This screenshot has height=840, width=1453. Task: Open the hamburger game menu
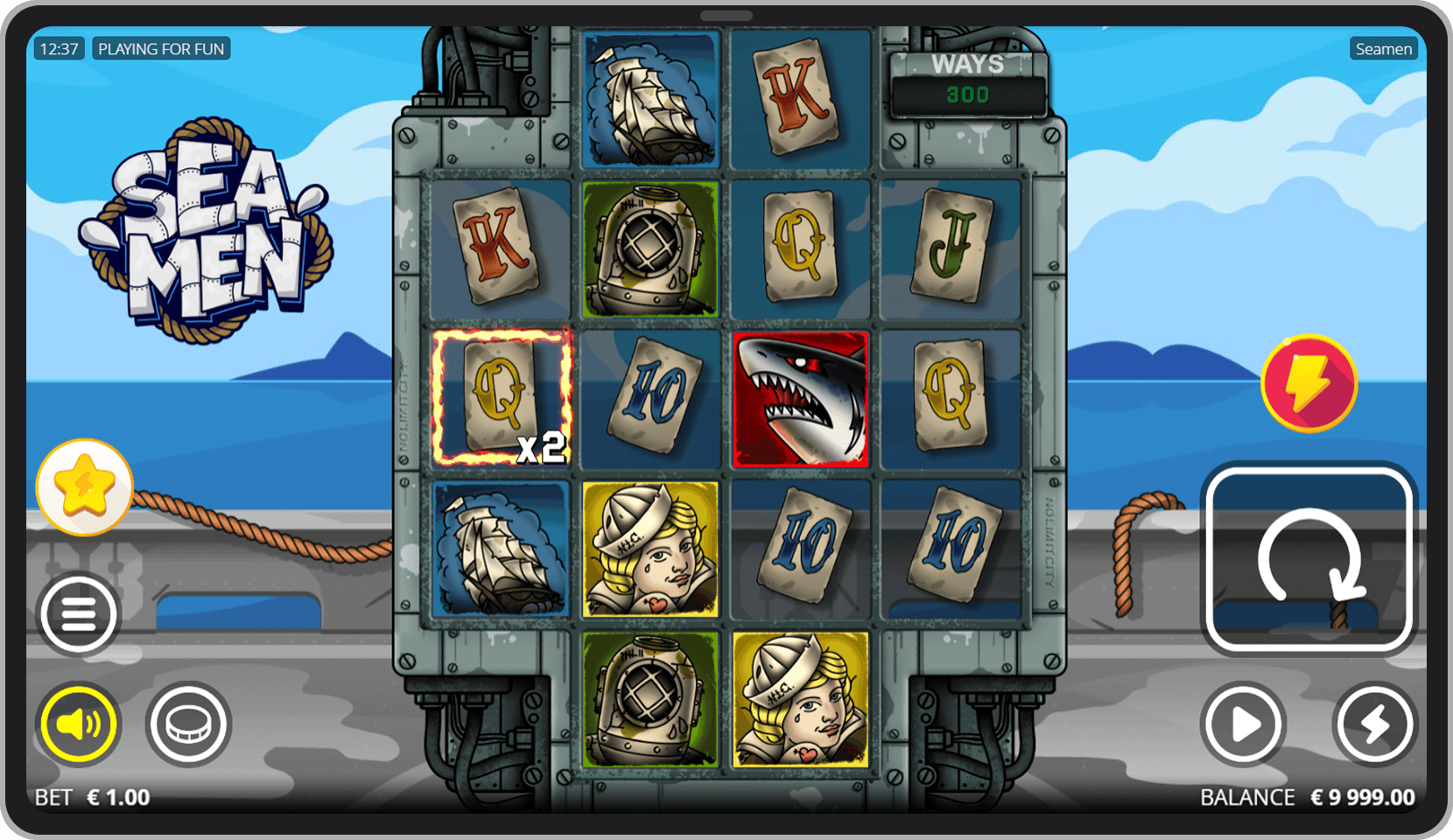coord(78,613)
